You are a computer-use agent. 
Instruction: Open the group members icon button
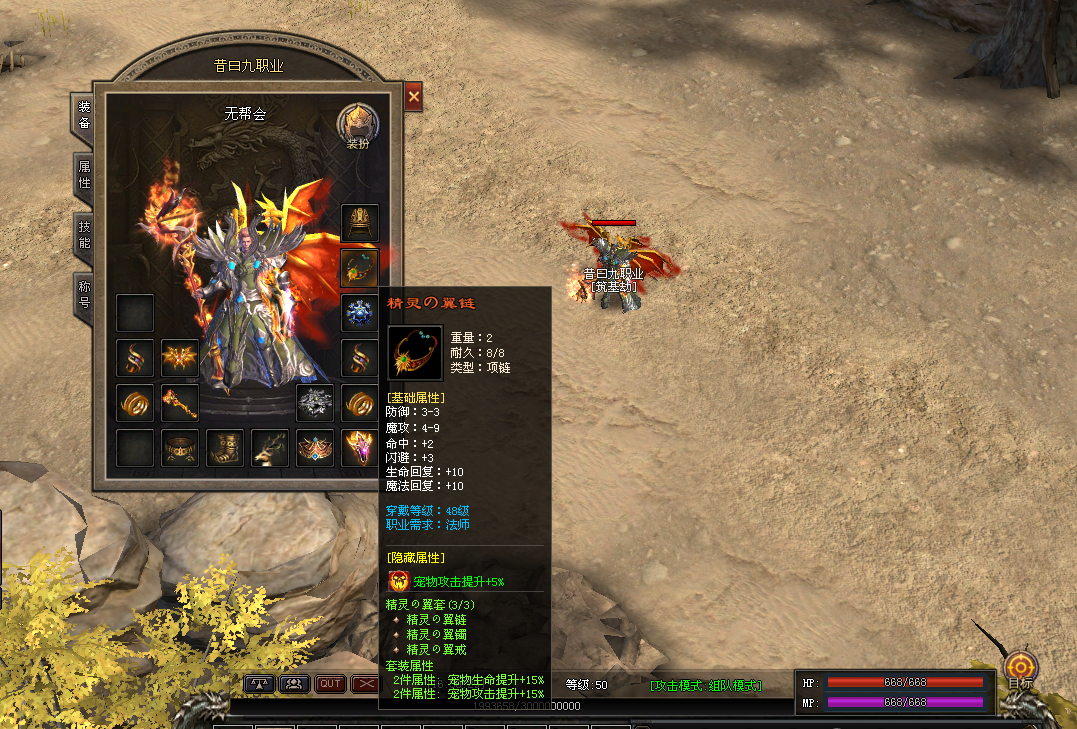(294, 684)
